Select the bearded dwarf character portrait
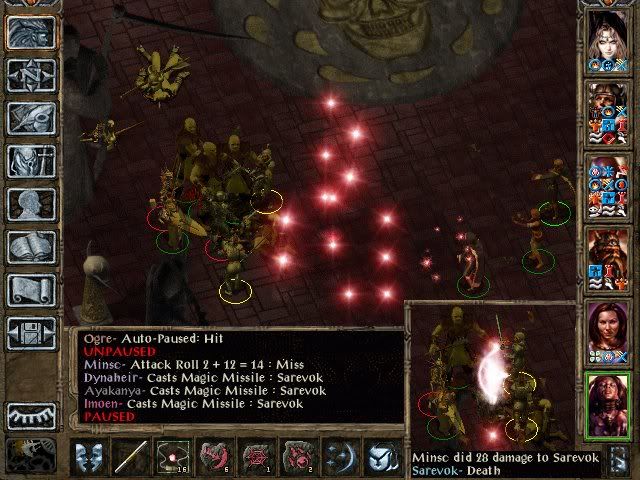The height and width of the screenshot is (480, 640). pyautogui.click(x=609, y=253)
